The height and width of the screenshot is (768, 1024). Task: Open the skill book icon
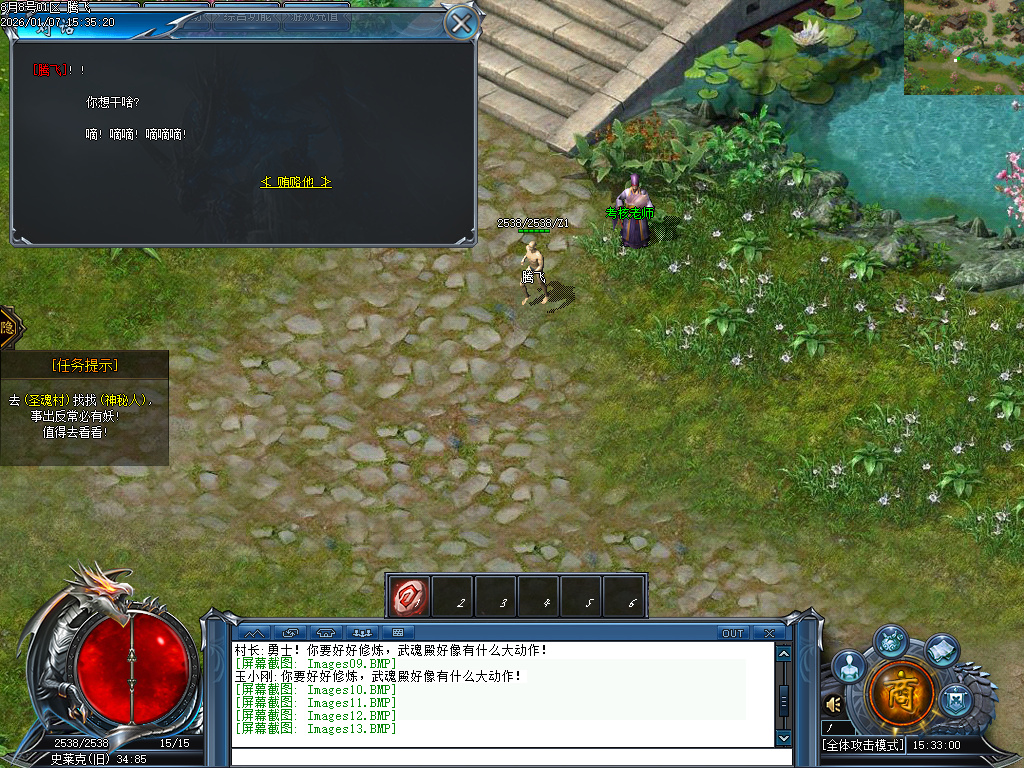click(x=941, y=651)
